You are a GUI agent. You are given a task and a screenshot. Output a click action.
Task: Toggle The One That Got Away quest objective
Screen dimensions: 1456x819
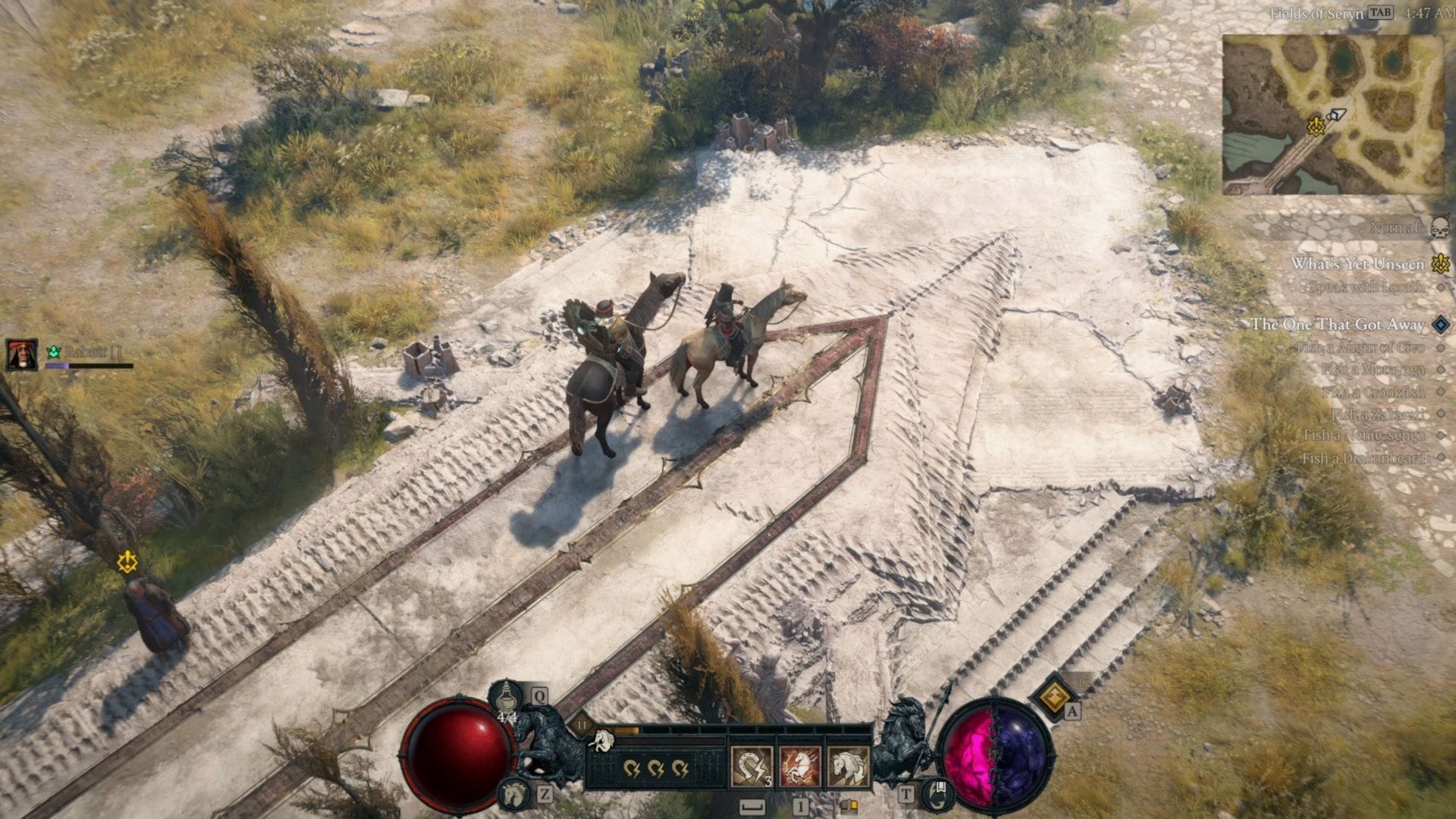click(x=1439, y=325)
